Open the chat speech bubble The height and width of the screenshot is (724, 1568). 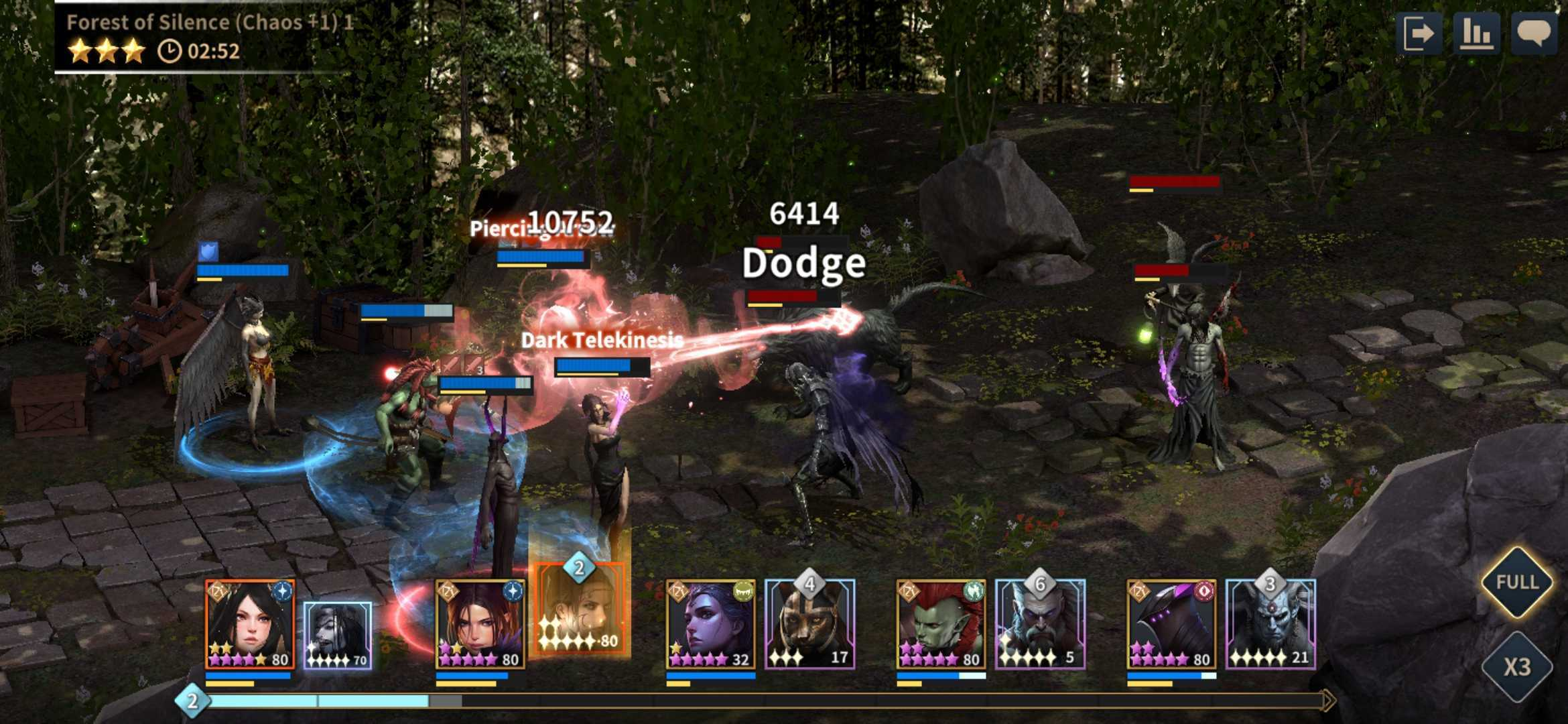[x=1533, y=33]
